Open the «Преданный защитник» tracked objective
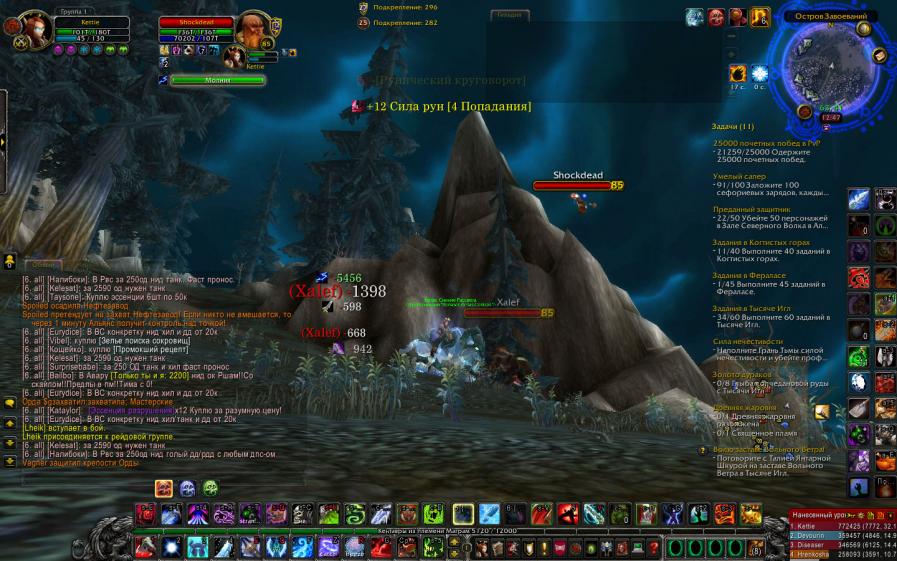This screenshot has width=897, height=561. pos(745,208)
